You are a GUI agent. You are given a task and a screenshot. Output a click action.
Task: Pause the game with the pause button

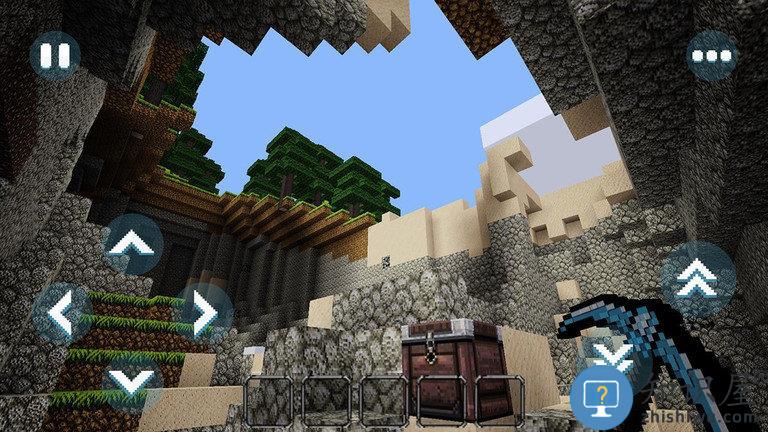(54, 55)
